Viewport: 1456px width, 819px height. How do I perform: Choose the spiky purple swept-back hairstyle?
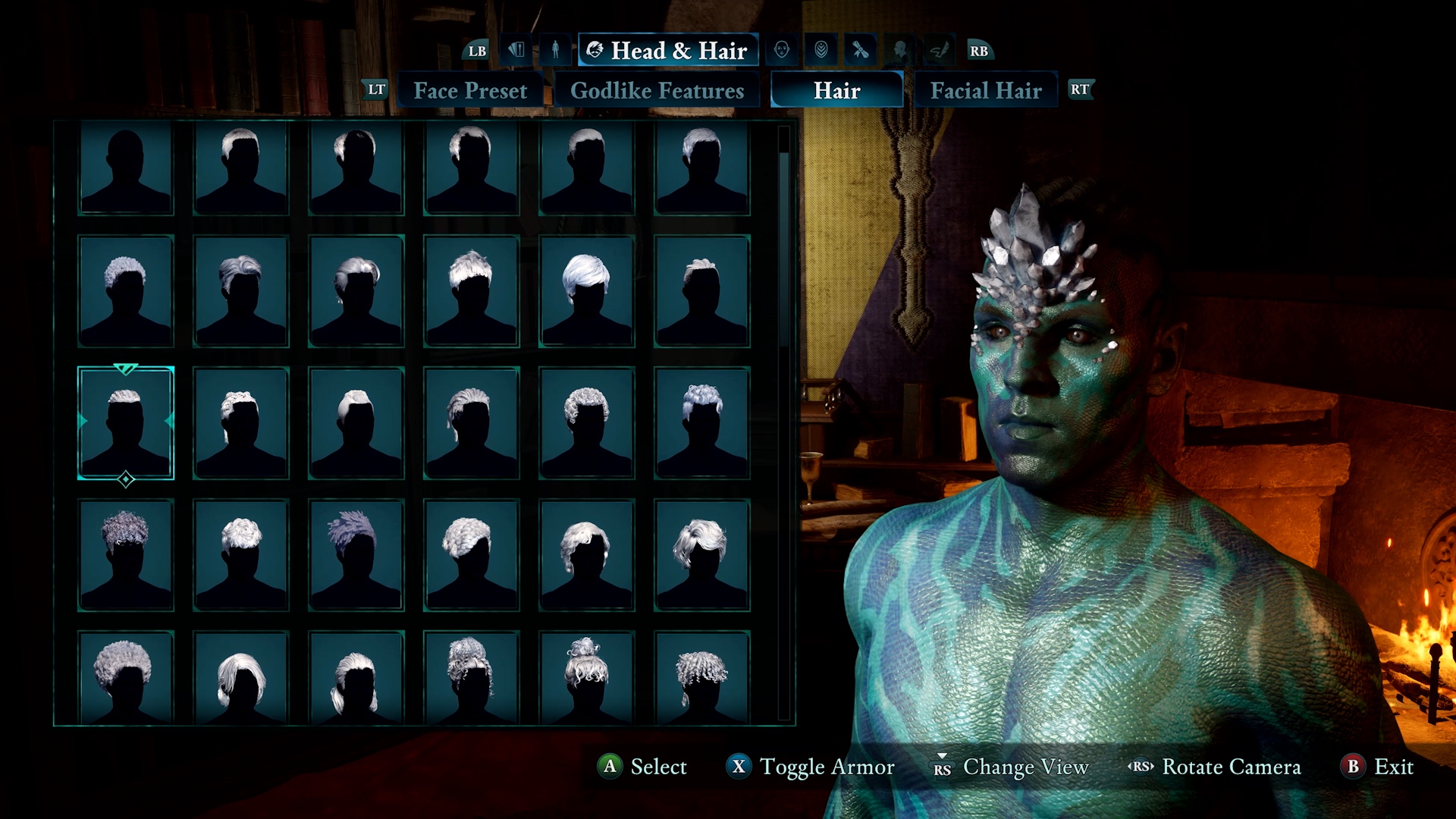tap(356, 554)
